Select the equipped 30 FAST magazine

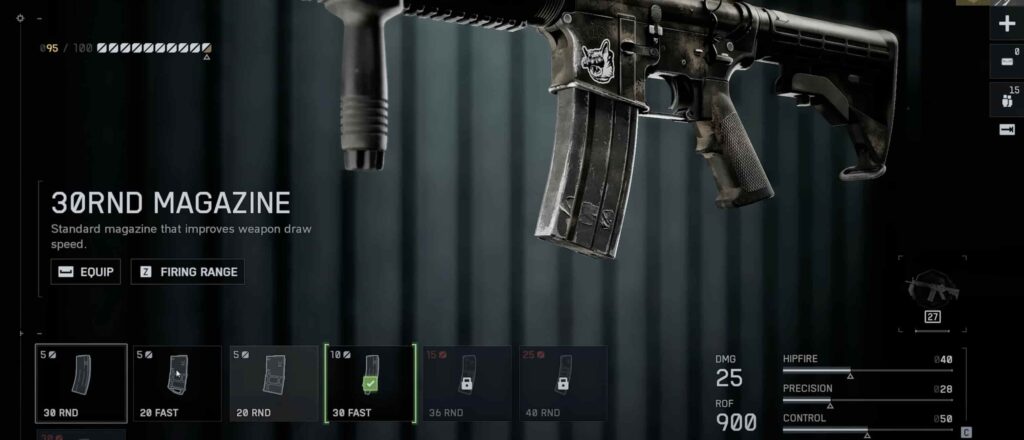pyautogui.click(x=370, y=384)
